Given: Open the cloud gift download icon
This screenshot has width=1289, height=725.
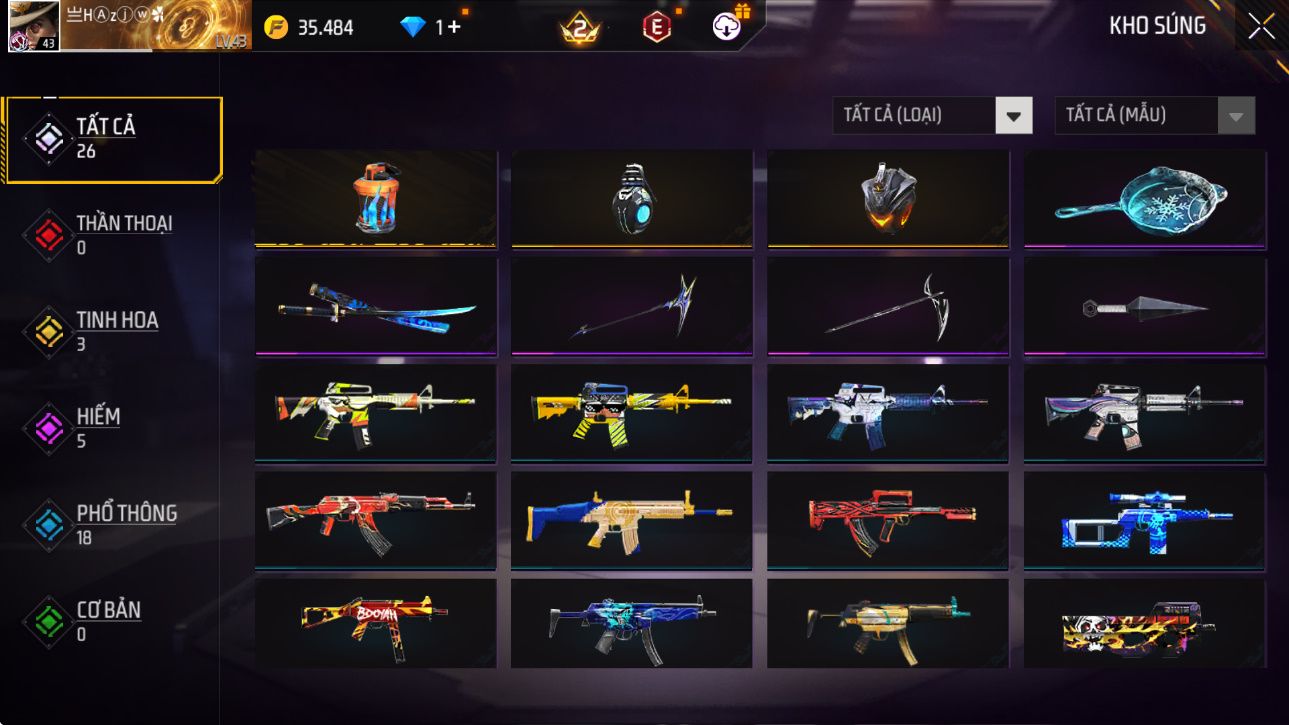Looking at the screenshot, I should click(729, 26).
